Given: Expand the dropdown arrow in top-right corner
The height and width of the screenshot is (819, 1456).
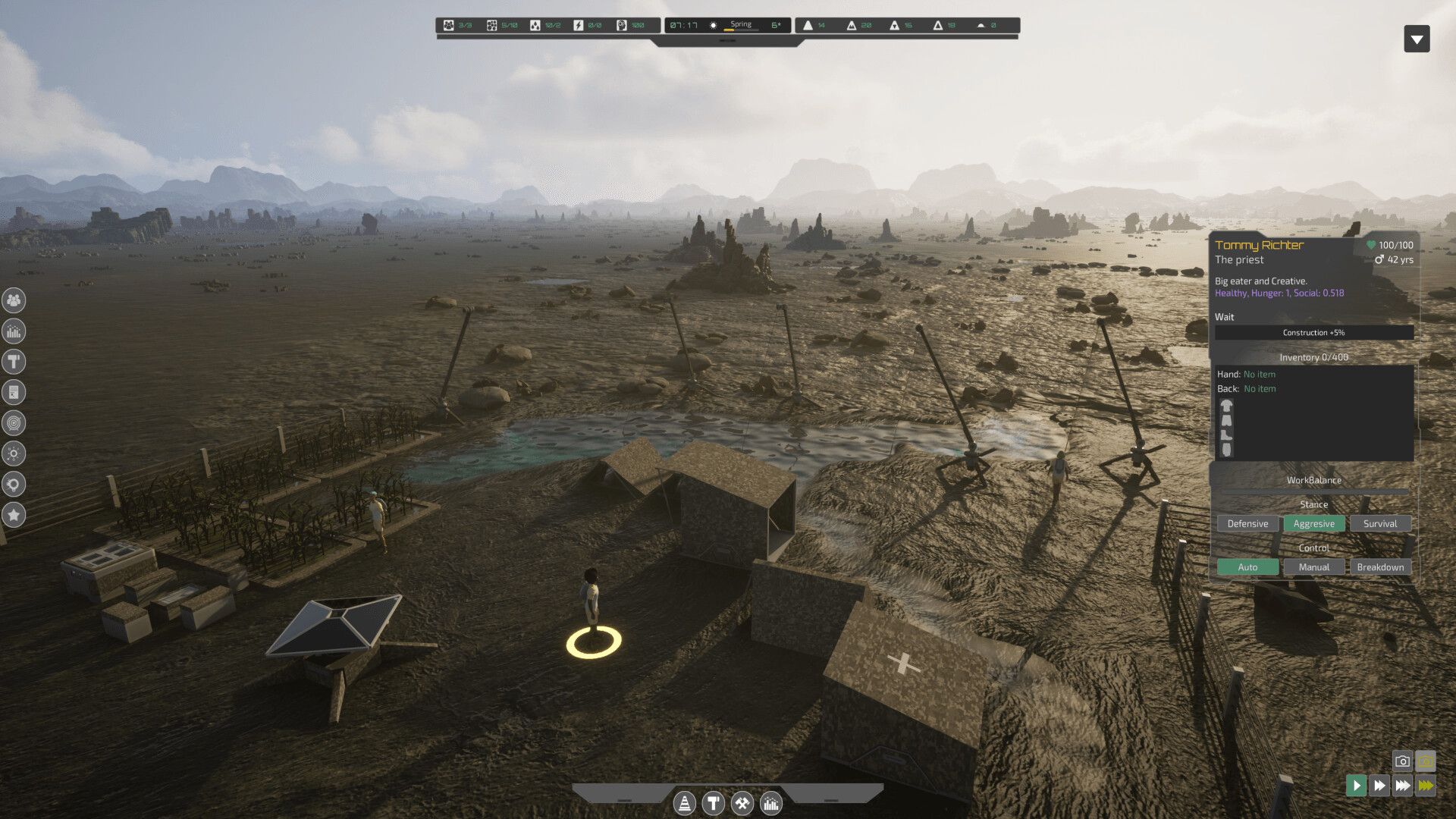Looking at the screenshot, I should (x=1417, y=39).
